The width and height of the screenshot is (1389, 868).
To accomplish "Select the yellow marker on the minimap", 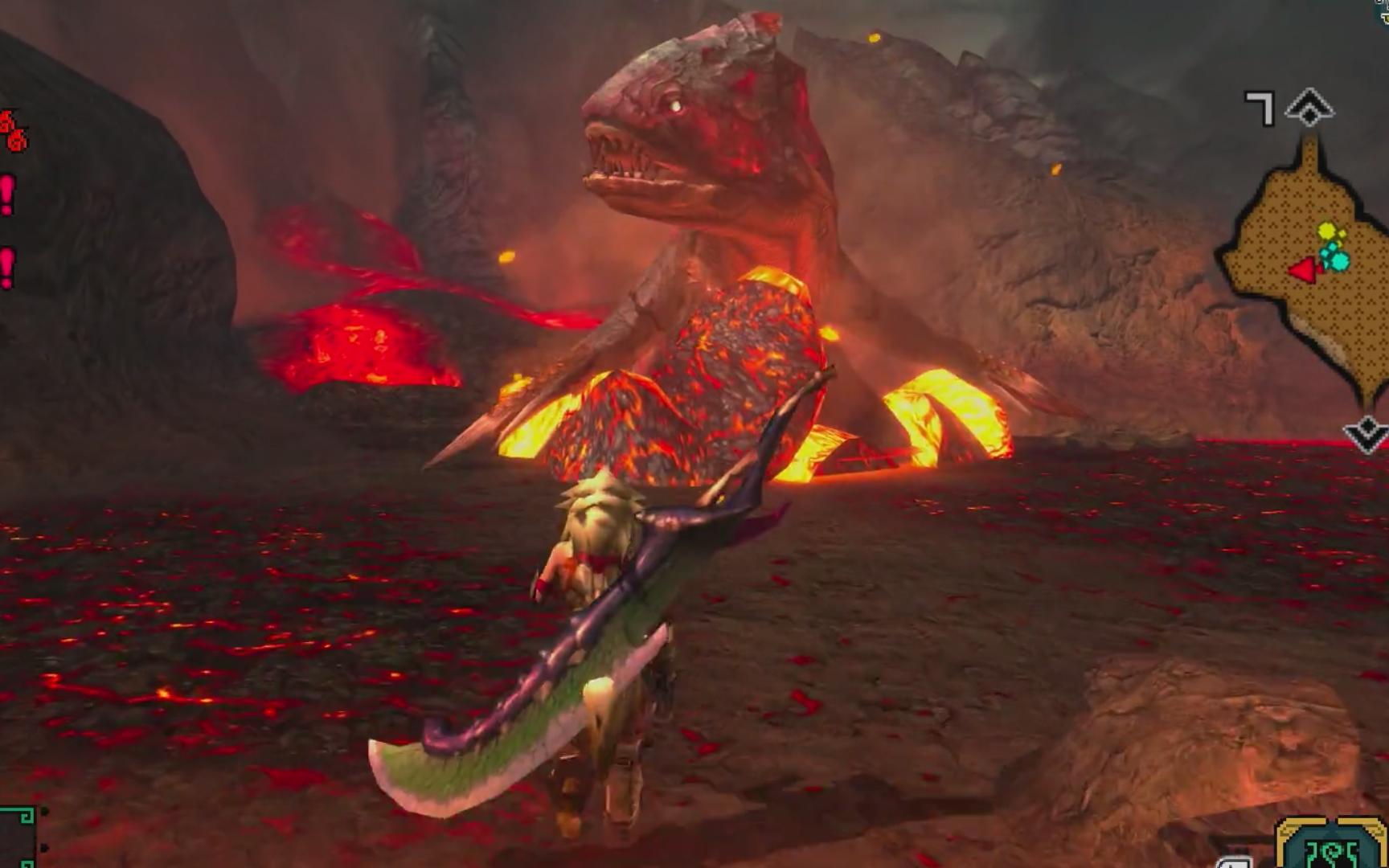I will tap(1326, 232).
